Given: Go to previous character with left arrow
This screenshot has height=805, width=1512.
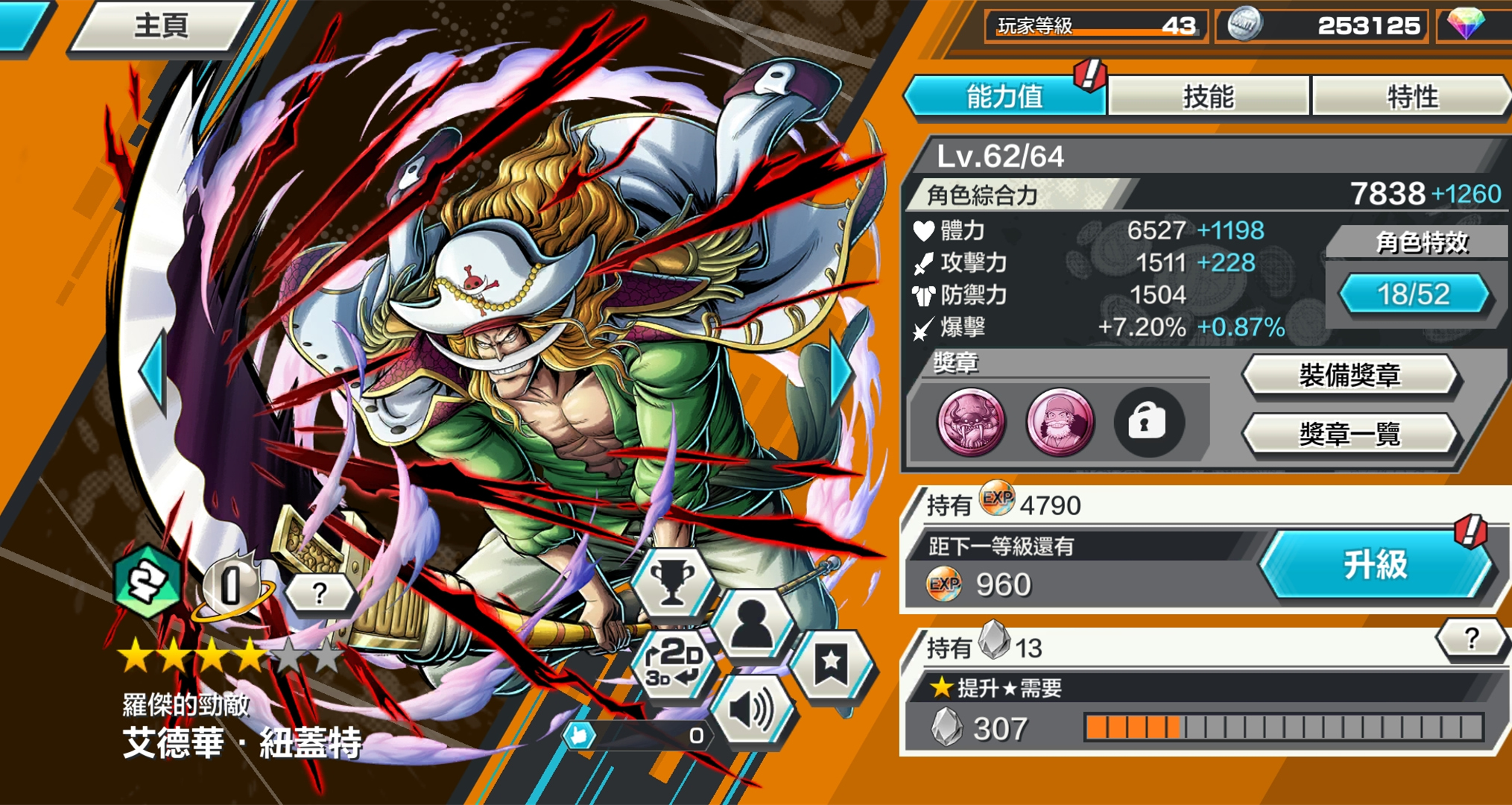Looking at the screenshot, I should pyautogui.click(x=154, y=370).
